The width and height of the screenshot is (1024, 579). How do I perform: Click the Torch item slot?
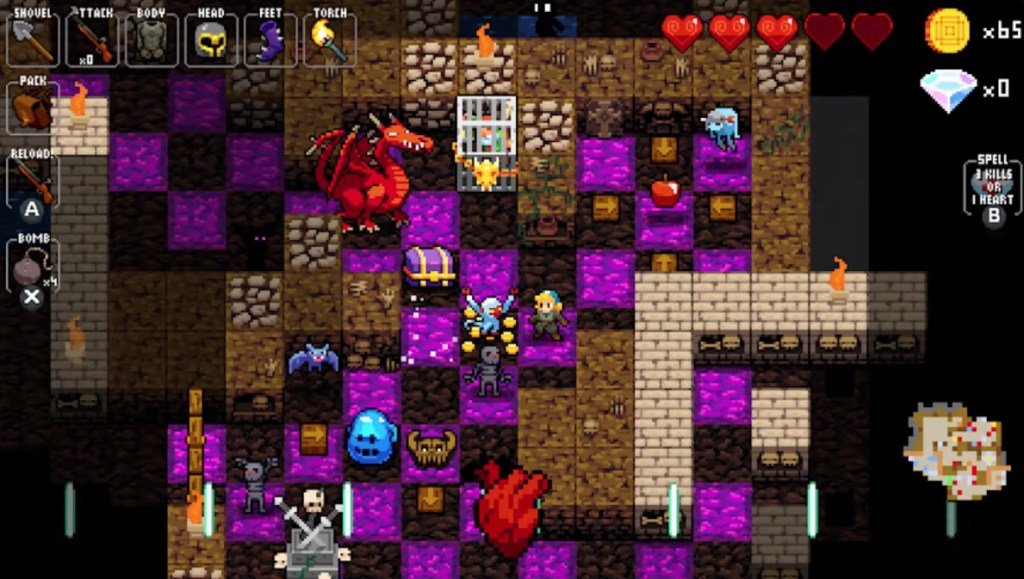point(329,39)
